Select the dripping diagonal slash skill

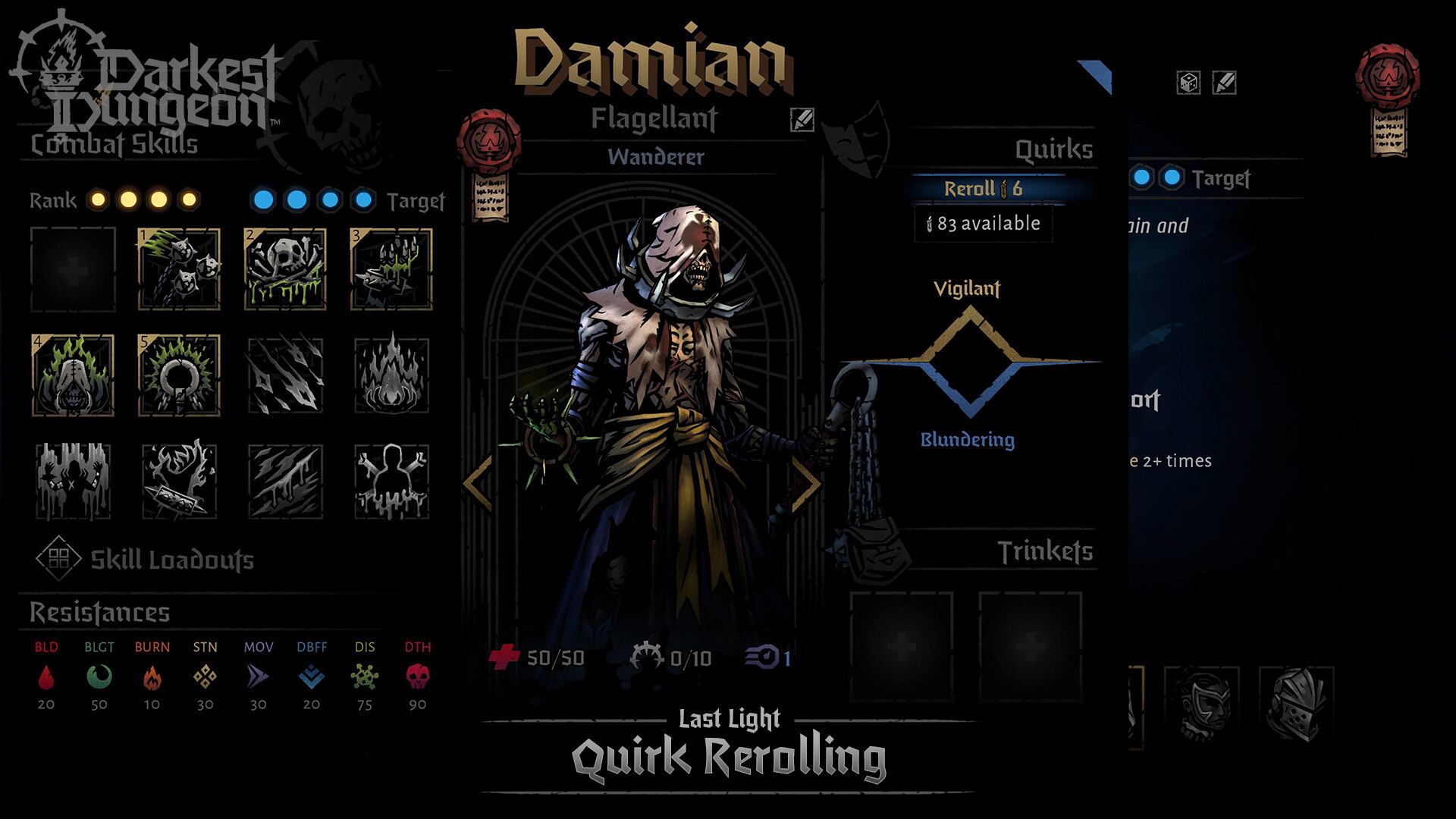pyautogui.click(x=285, y=482)
